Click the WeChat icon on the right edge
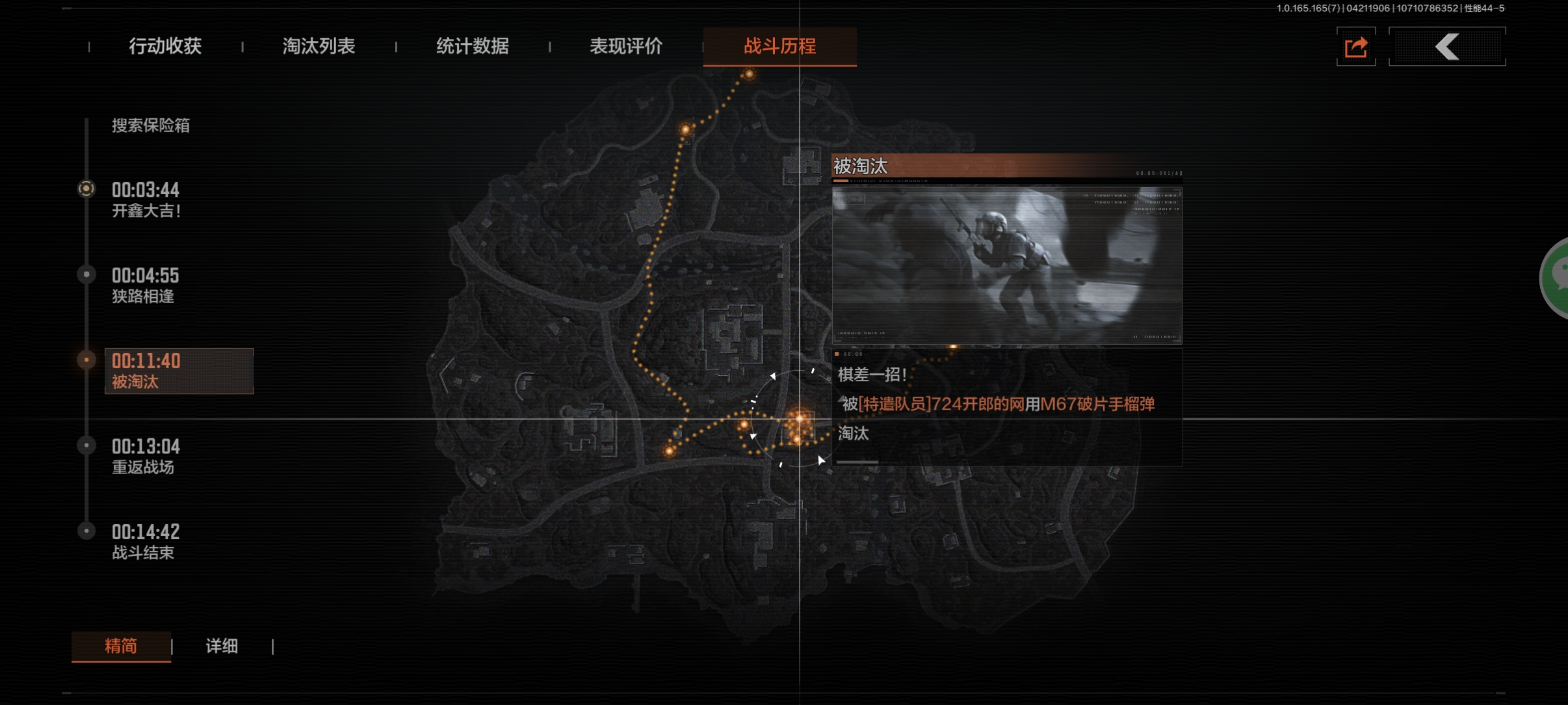 tap(1559, 278)
